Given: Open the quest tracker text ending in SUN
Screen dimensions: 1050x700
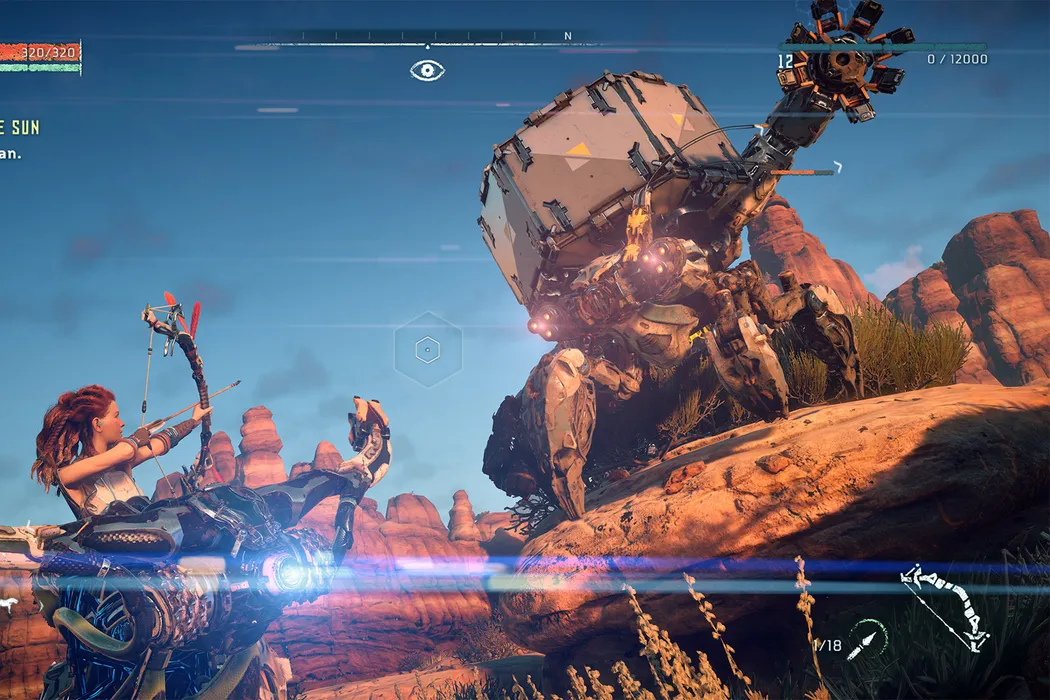Looking at the screenshot, I should pos(19,127).
